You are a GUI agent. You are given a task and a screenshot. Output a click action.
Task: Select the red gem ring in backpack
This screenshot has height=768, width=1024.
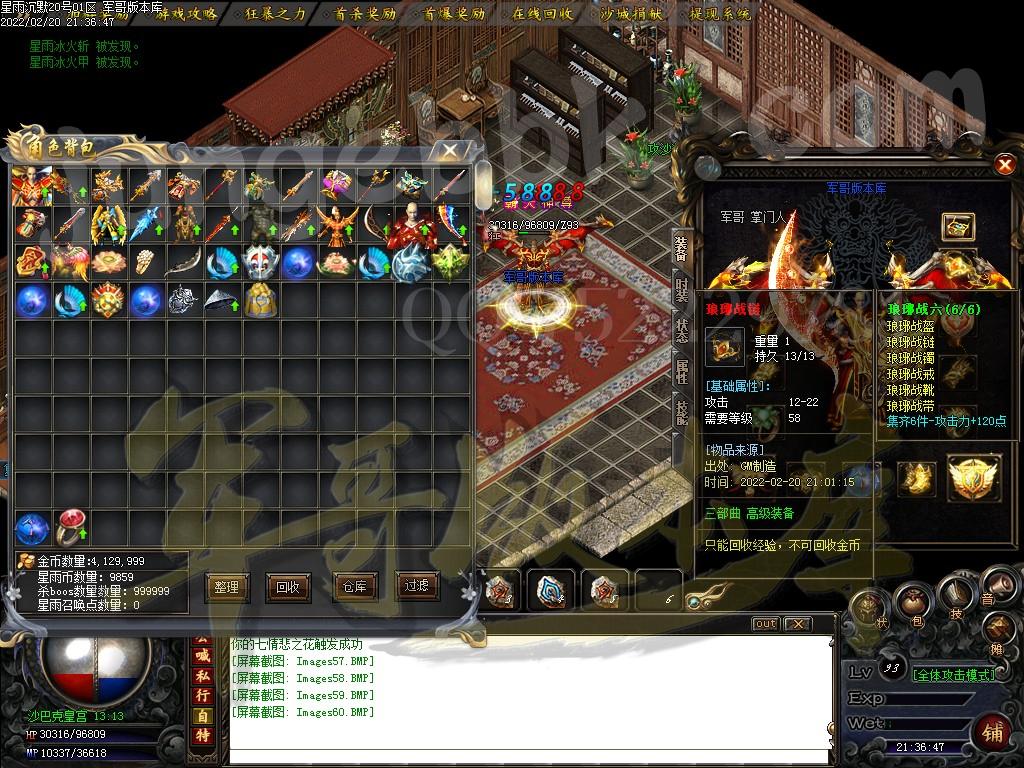click(71, 528)
